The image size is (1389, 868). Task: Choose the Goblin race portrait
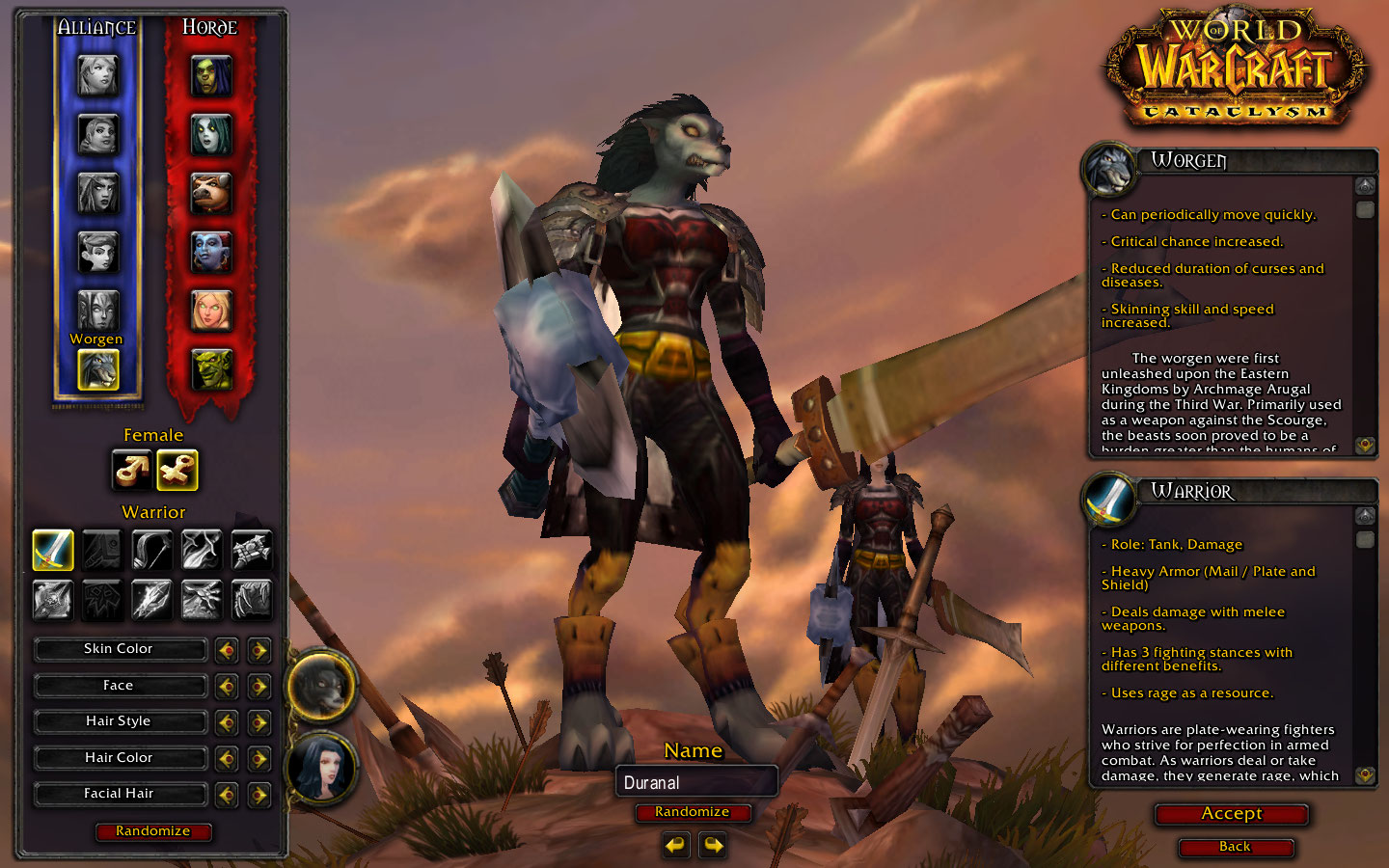click(211, 369)
